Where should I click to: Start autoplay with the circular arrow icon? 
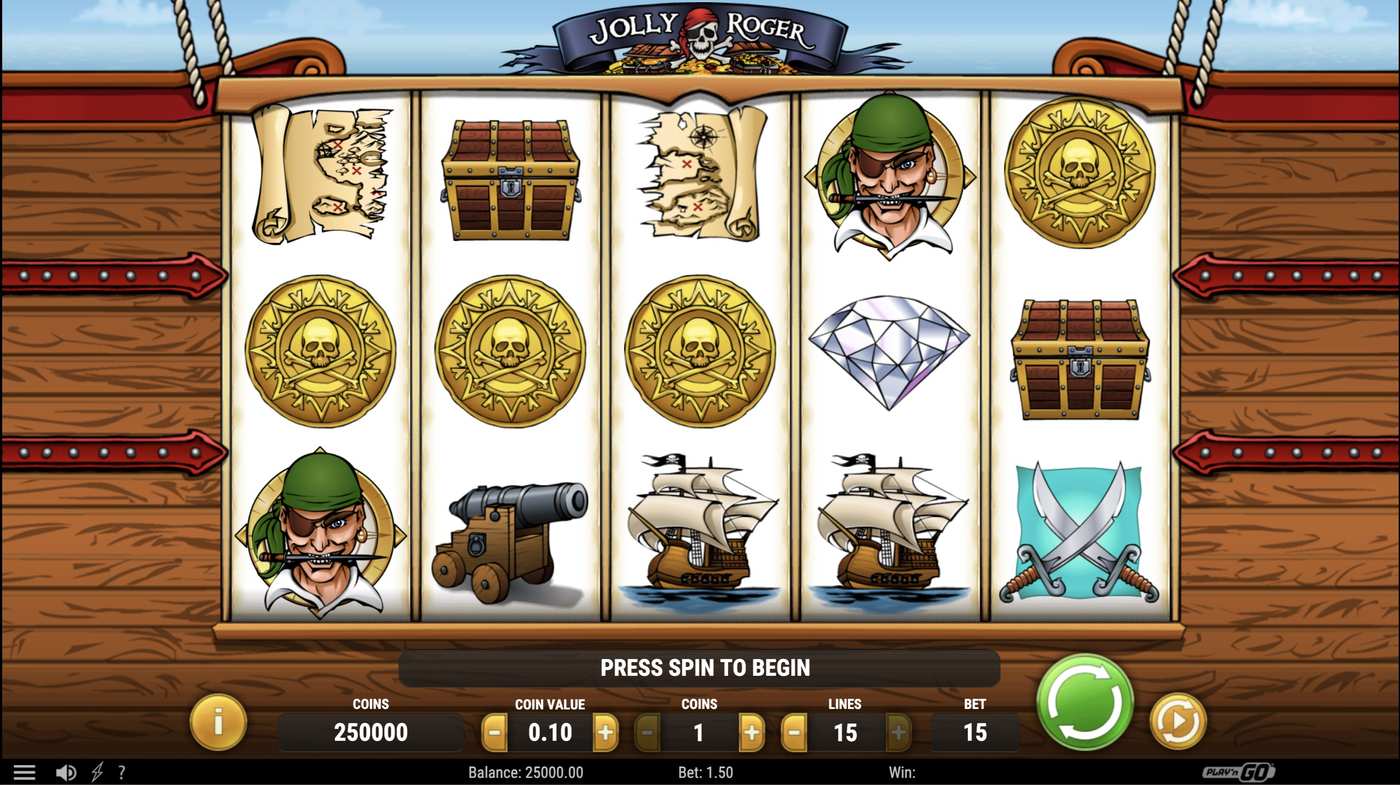pos(1178,721)
